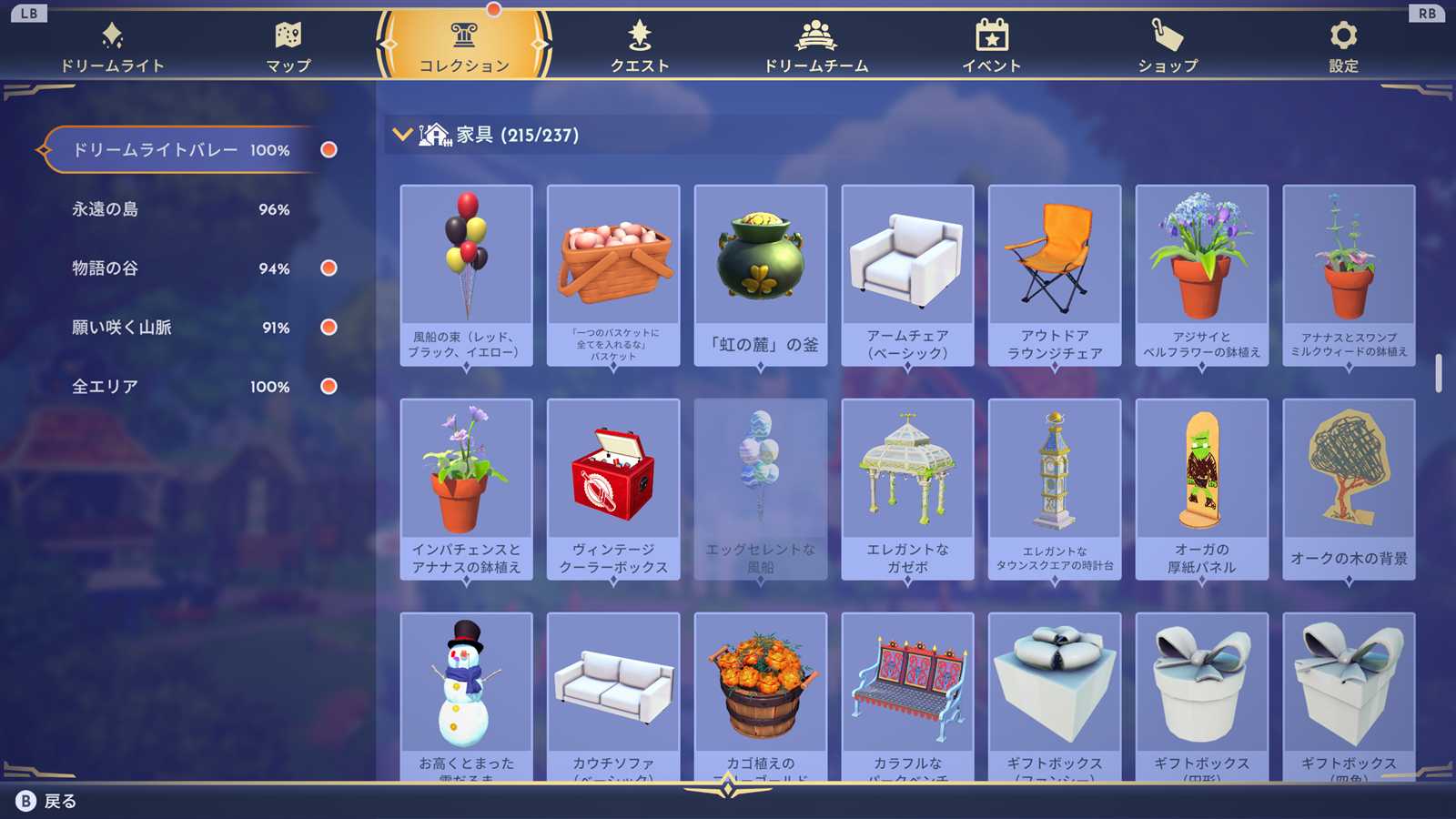Choose the orange outdoor lounge chair
Viewport: 1456px width, 819px height.
point(1055,275)
